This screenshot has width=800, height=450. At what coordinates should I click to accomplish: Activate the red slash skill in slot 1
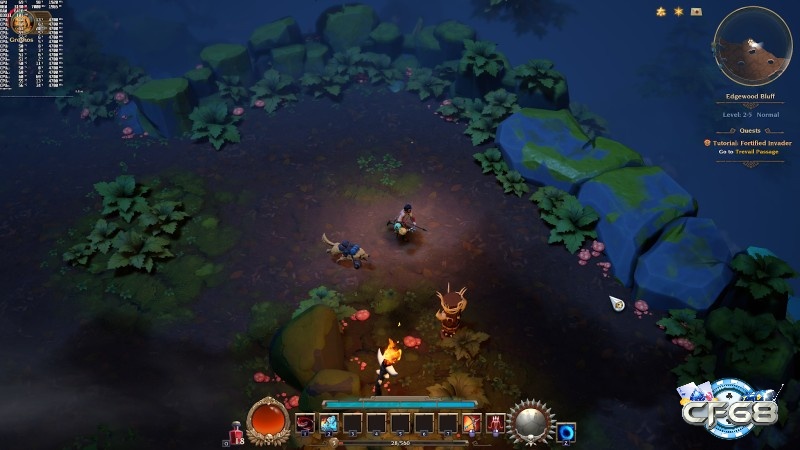(x=305, y=424)
